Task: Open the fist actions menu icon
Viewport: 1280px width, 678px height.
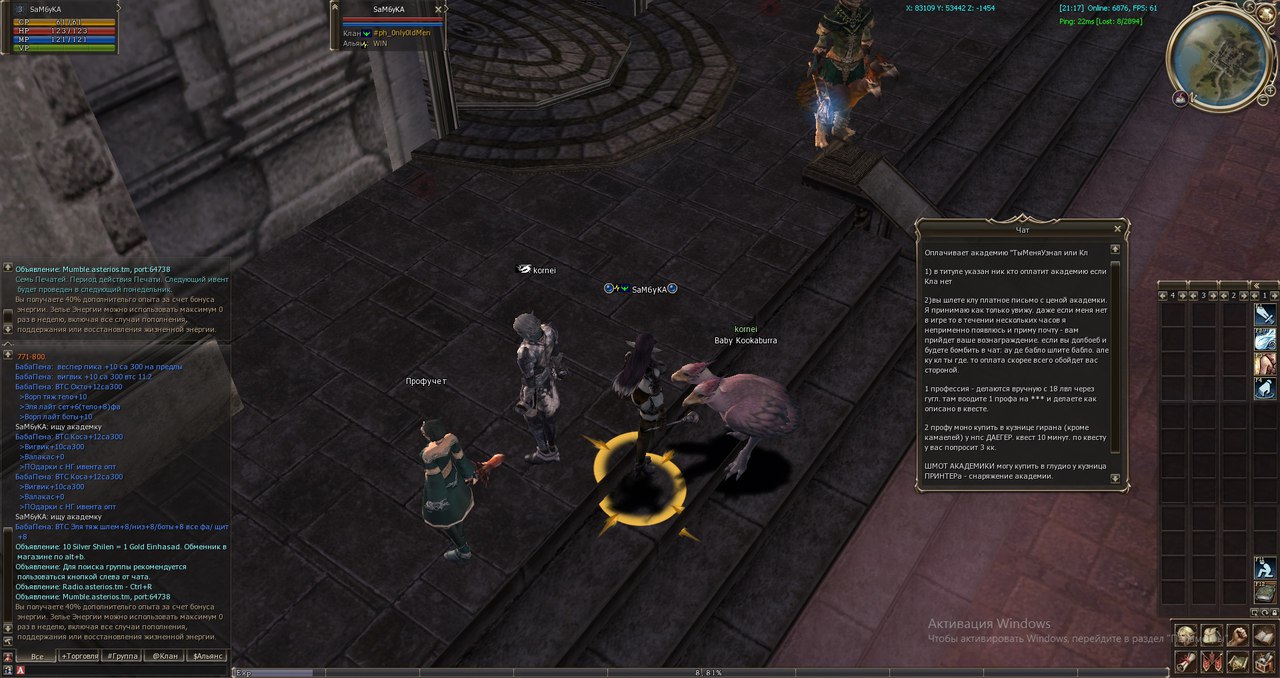Action: tap(1237, 636)
